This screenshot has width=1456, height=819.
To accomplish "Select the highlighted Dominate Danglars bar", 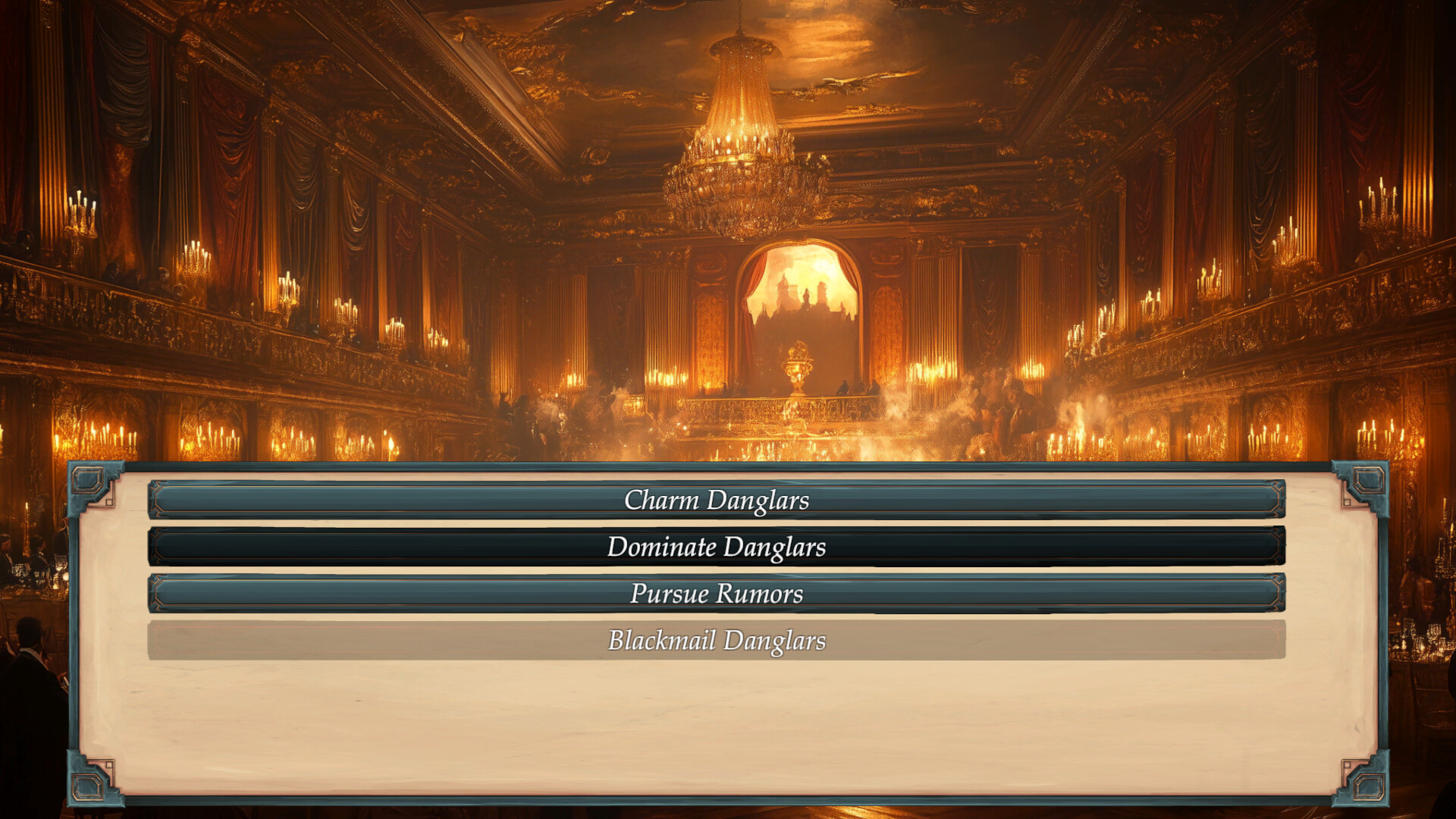I will pos(717,548).
